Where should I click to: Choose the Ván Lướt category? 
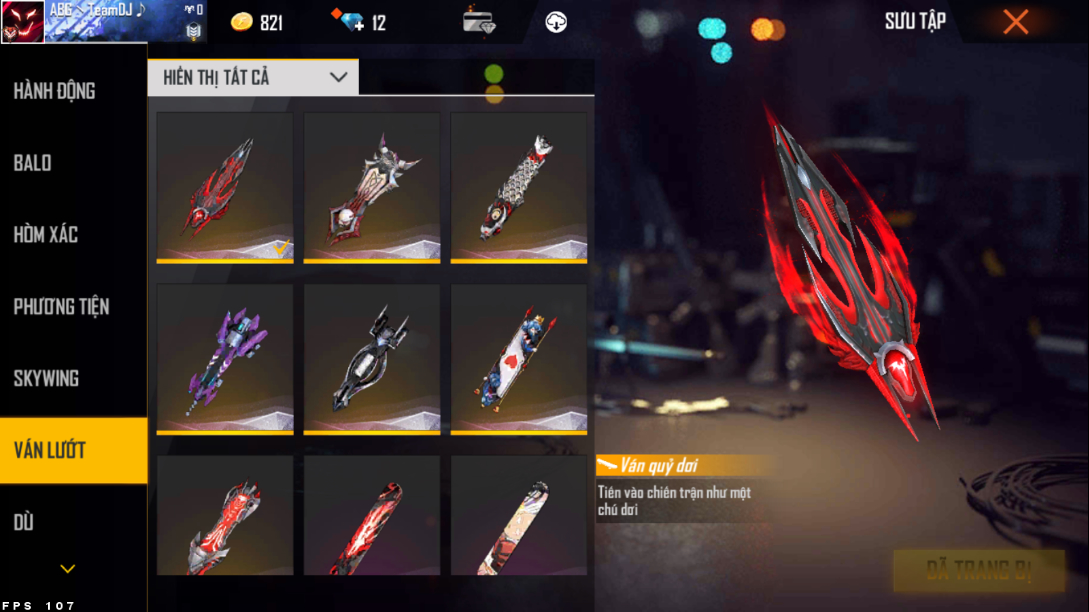click(x=50, y=450)
